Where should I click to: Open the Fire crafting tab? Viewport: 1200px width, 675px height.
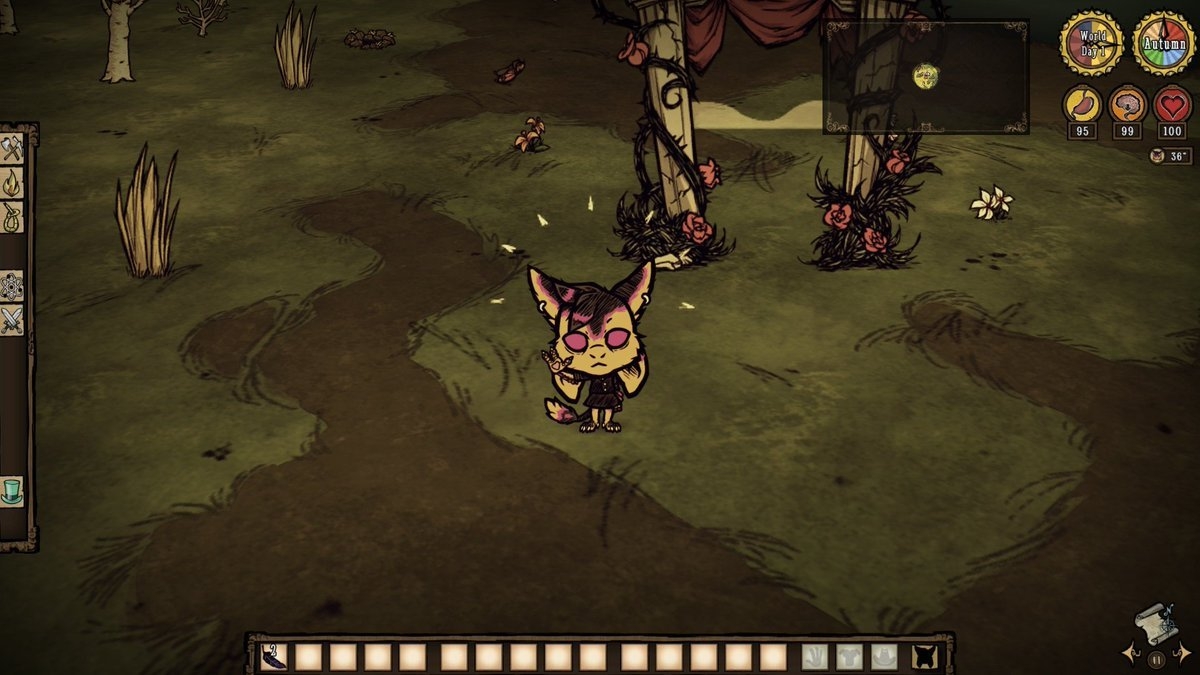(x=12, y=183)
